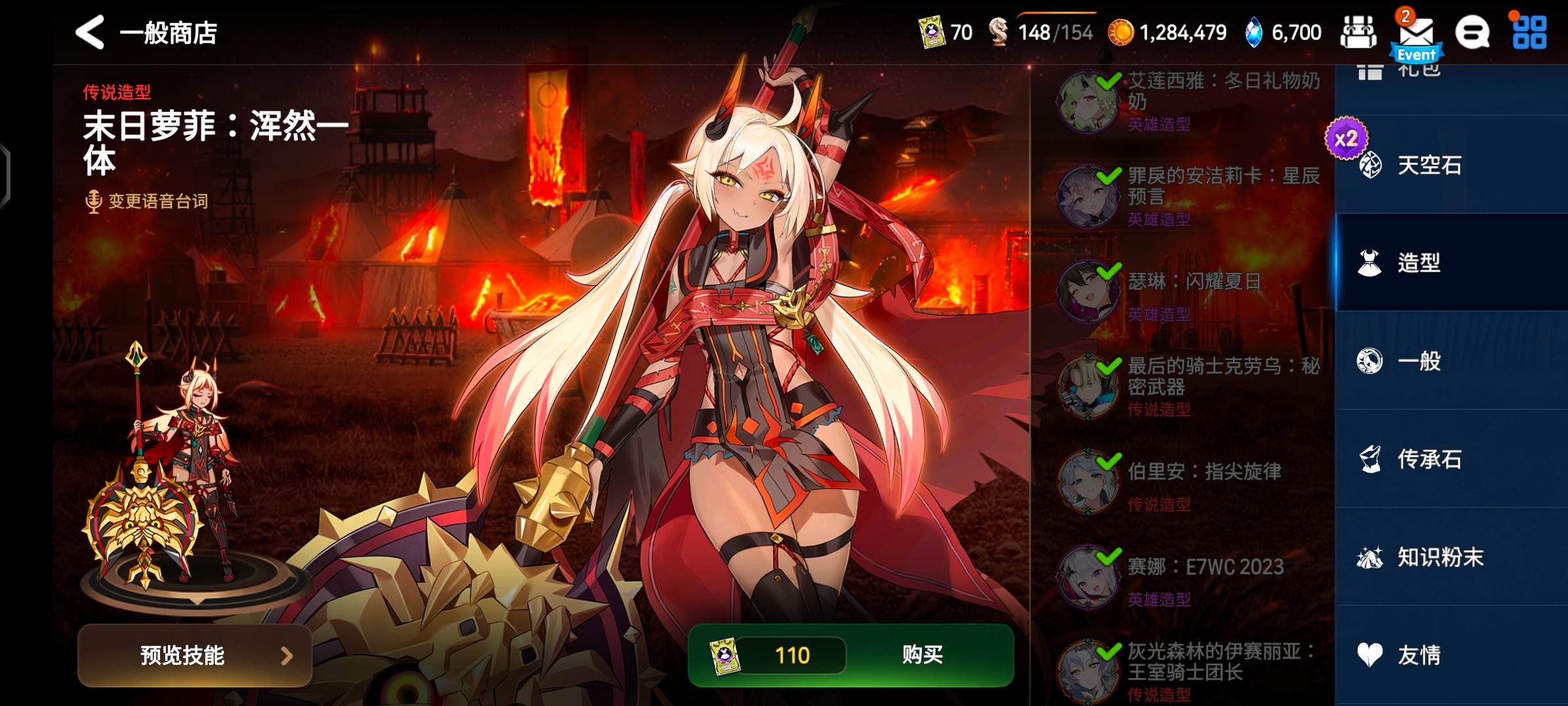Viewport: 1568px width, 706px height.
Task: Select the 瑟琳：闪耀夏日 skin row
Action: click(1189, 291)
